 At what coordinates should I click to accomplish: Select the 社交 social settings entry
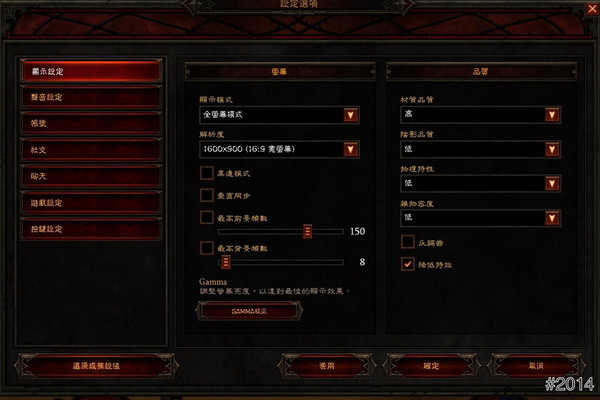(x=90, y=150)
